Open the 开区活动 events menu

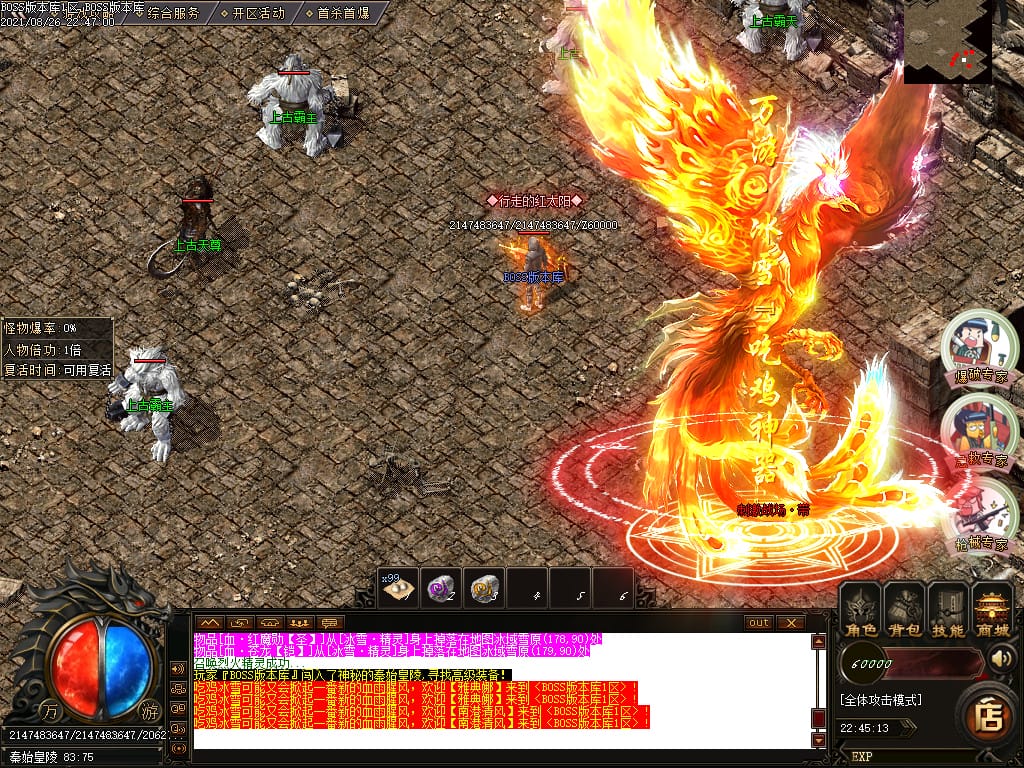coord(258,14)
